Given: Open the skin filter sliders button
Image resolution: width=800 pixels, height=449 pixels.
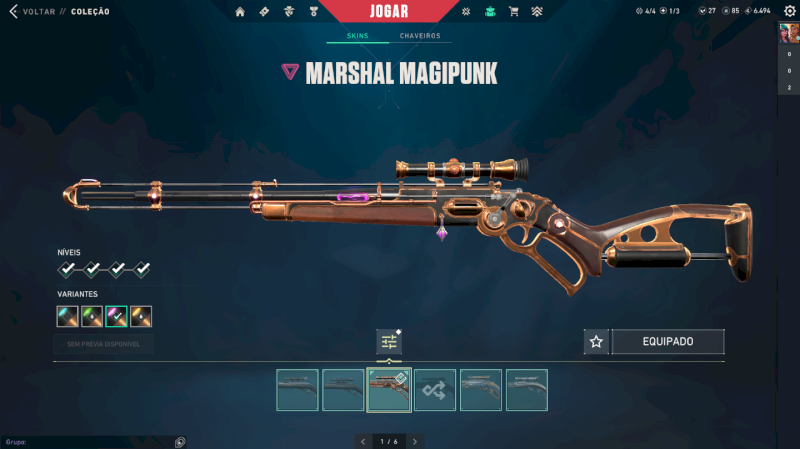Looking at the screenshot, I should (389, 342).
